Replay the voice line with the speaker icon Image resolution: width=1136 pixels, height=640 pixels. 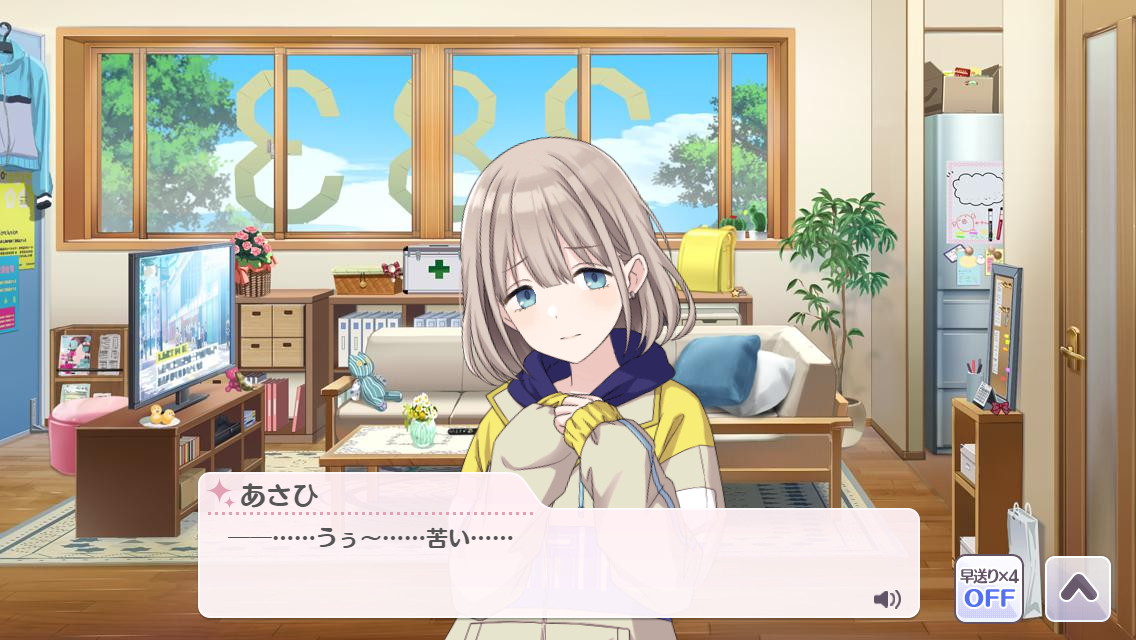(x=886, y=599)
